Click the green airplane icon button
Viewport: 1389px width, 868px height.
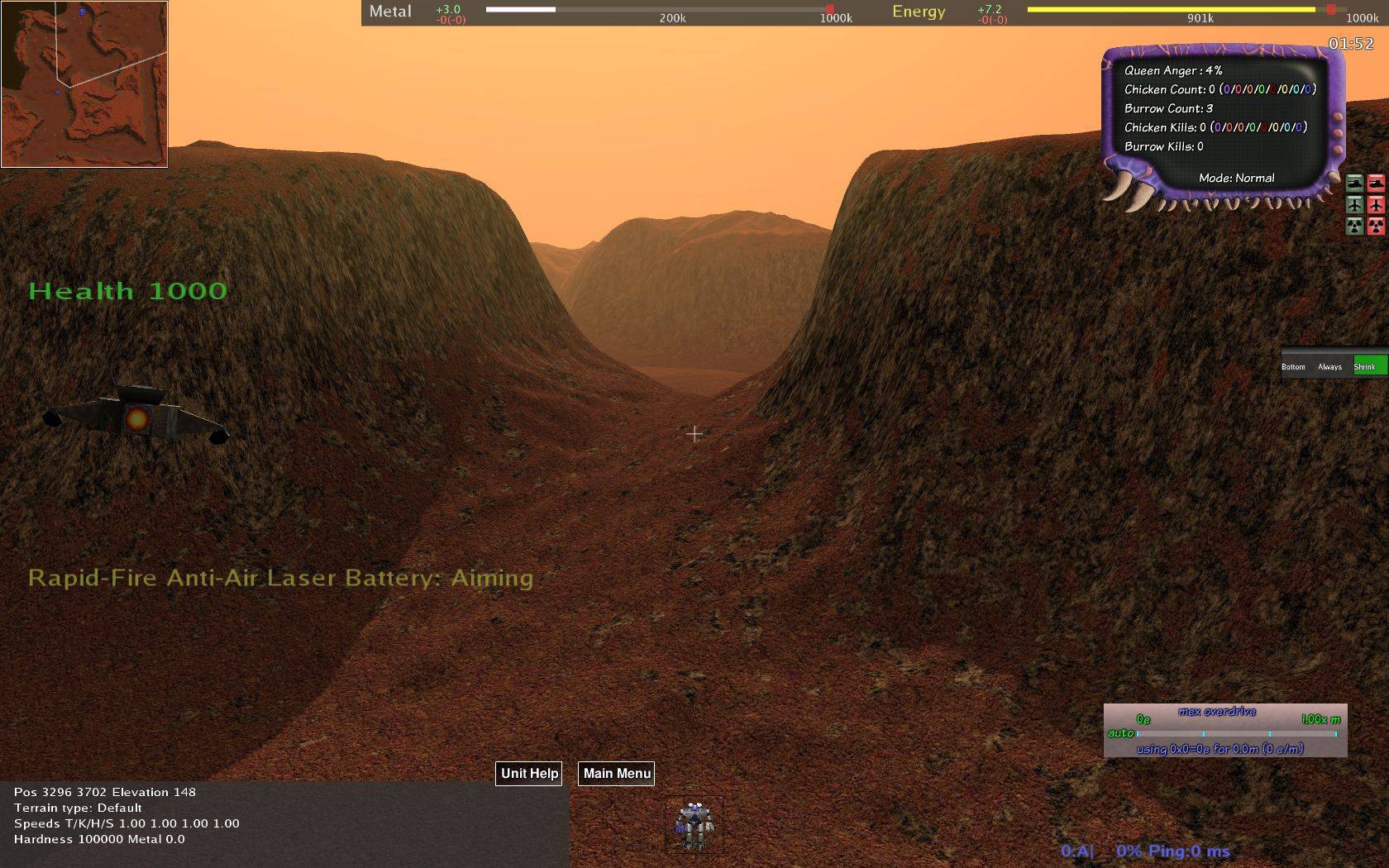pos(1354,204)
